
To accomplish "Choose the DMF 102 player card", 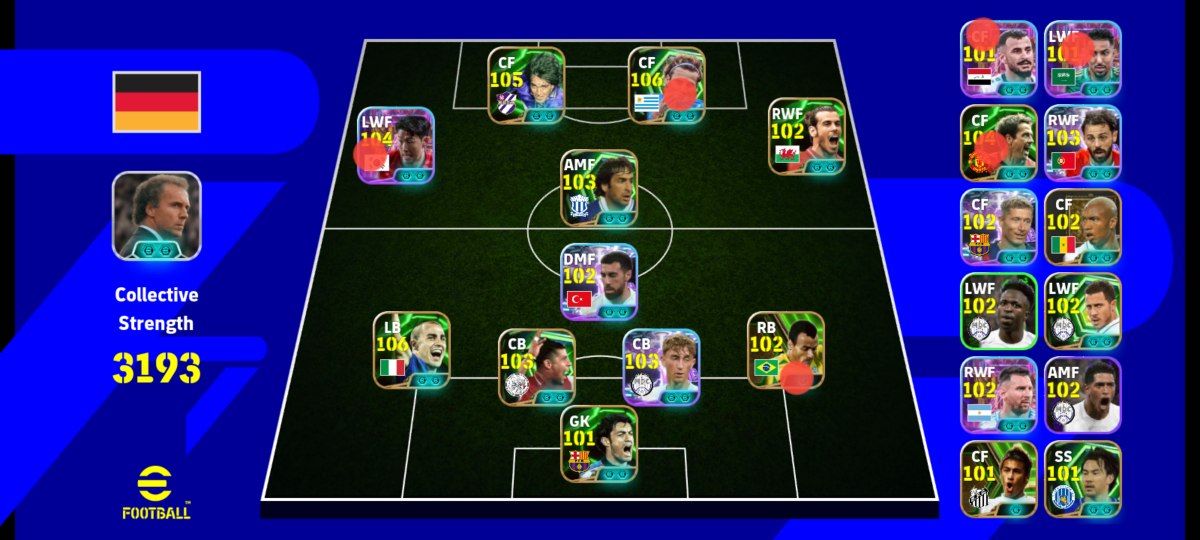I will [599, 282].
